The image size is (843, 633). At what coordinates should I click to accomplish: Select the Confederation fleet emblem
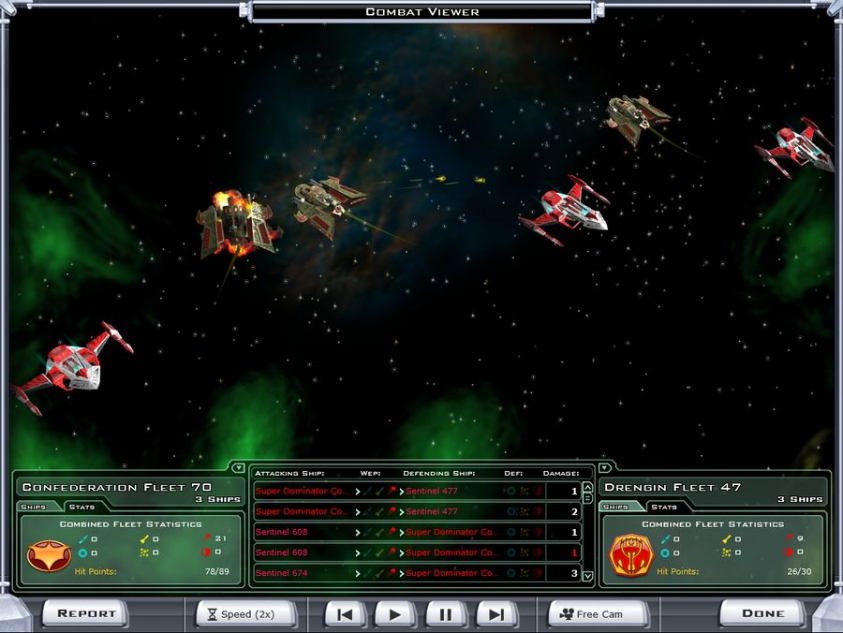coord(48,555)
